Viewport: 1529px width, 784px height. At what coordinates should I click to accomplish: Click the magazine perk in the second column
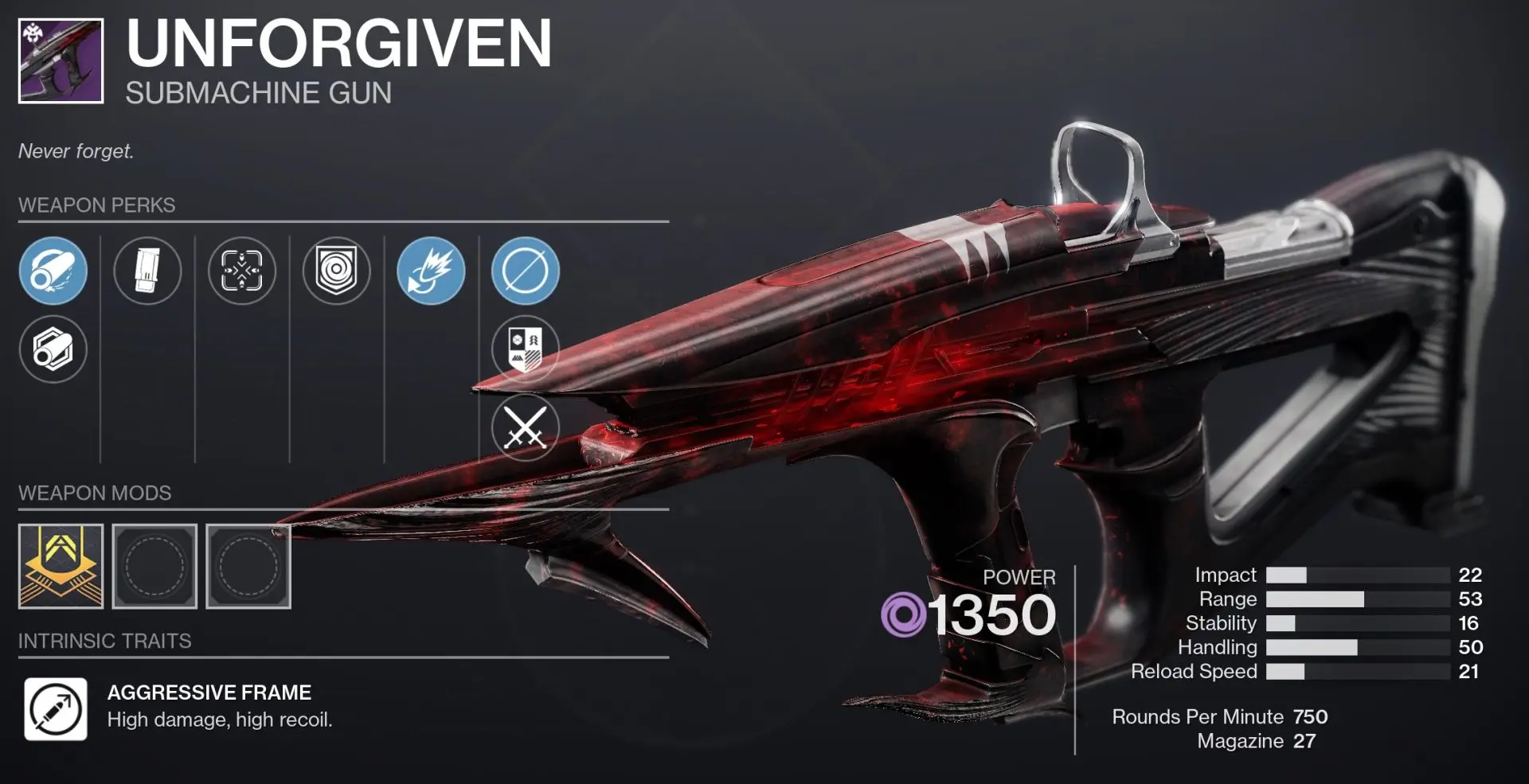(x=147, y=271)
